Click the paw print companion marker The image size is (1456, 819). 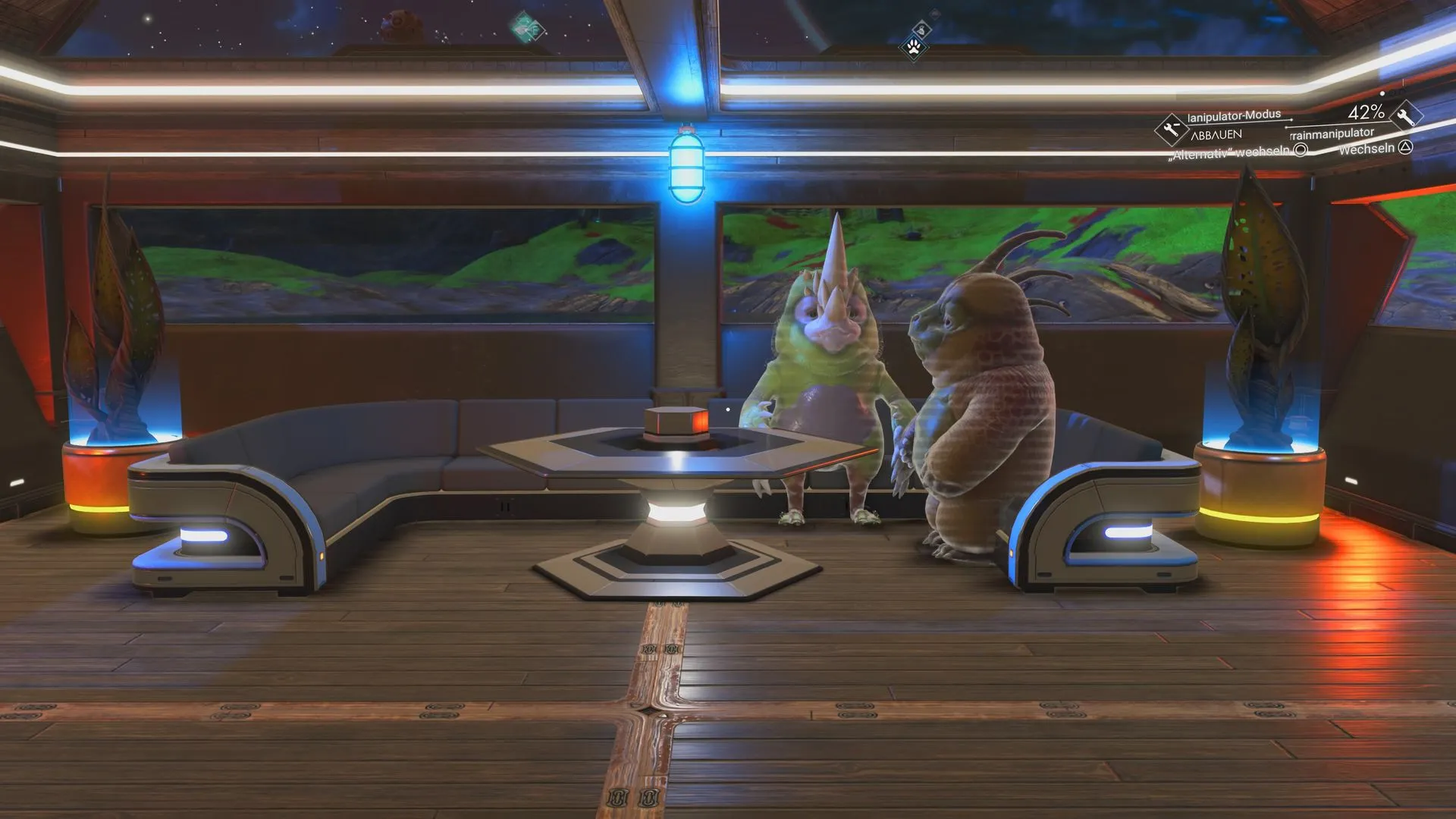coord(914,49)
